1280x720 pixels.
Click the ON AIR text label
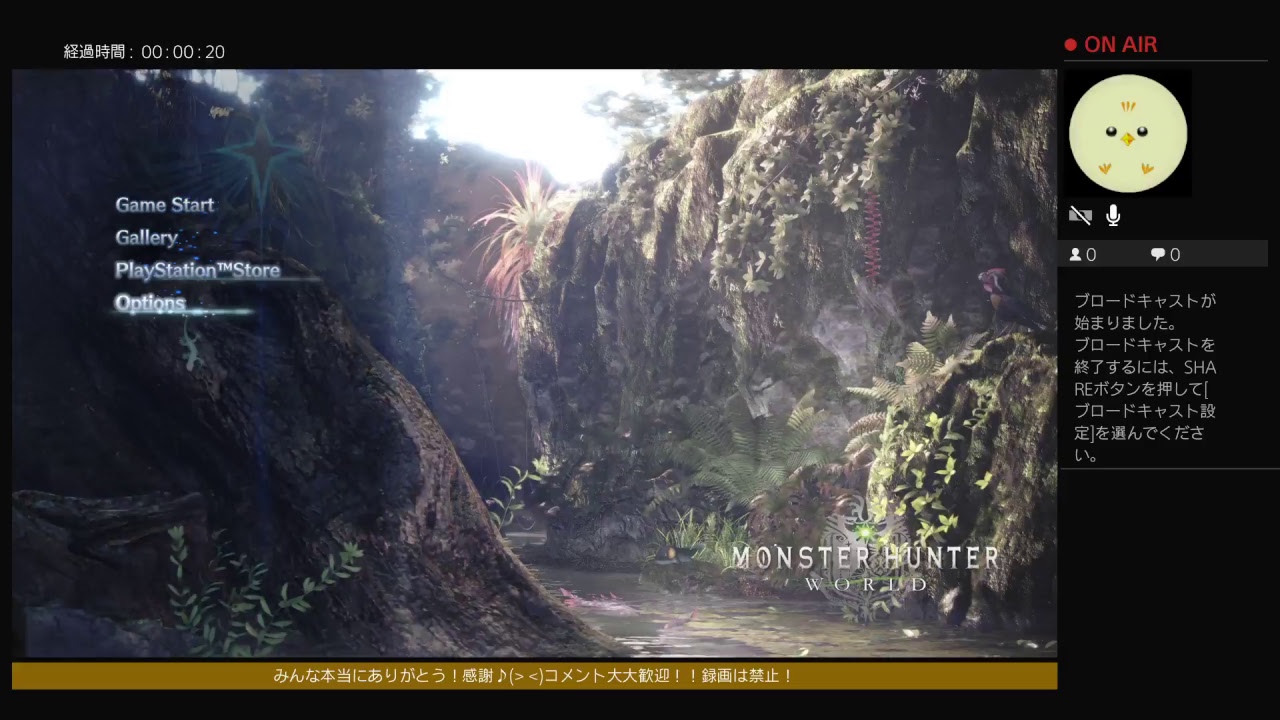(x=1119, y=44)
